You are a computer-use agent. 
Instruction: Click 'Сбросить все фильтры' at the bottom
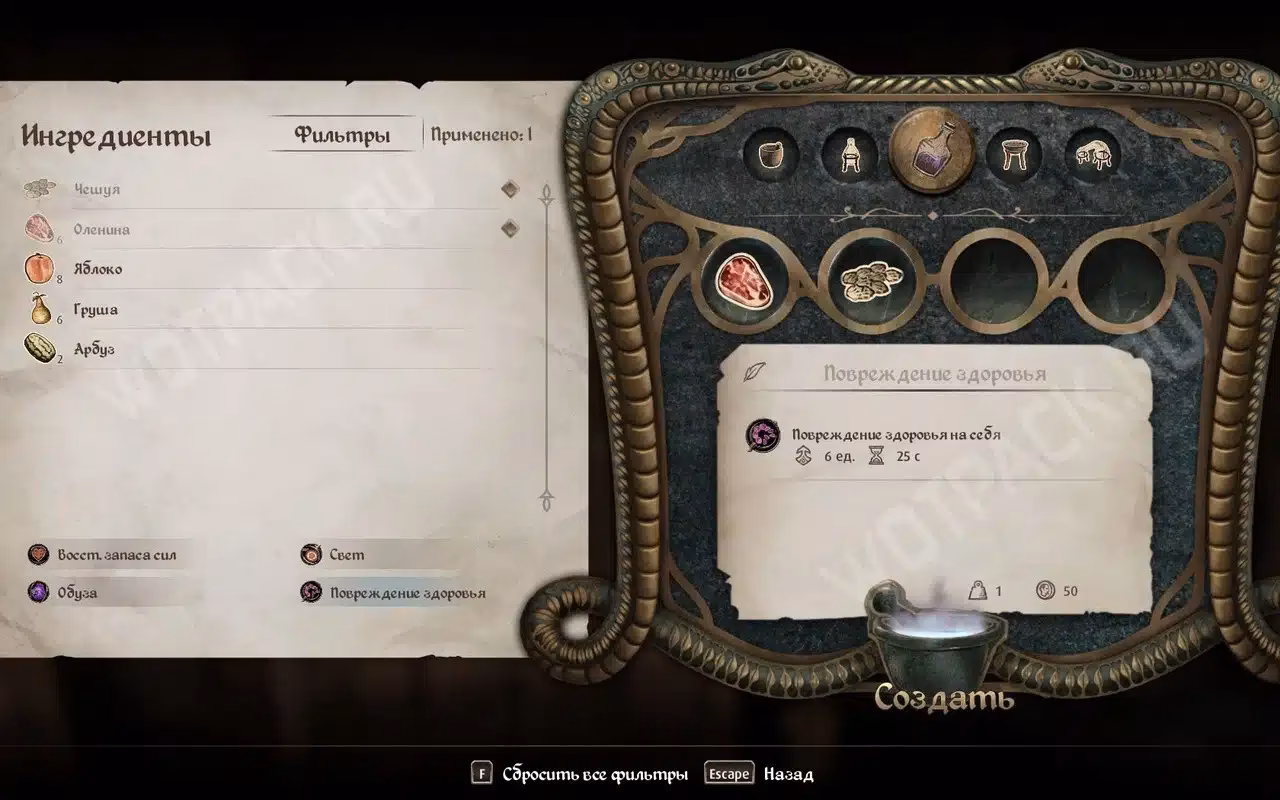click(x=594, y=773)
